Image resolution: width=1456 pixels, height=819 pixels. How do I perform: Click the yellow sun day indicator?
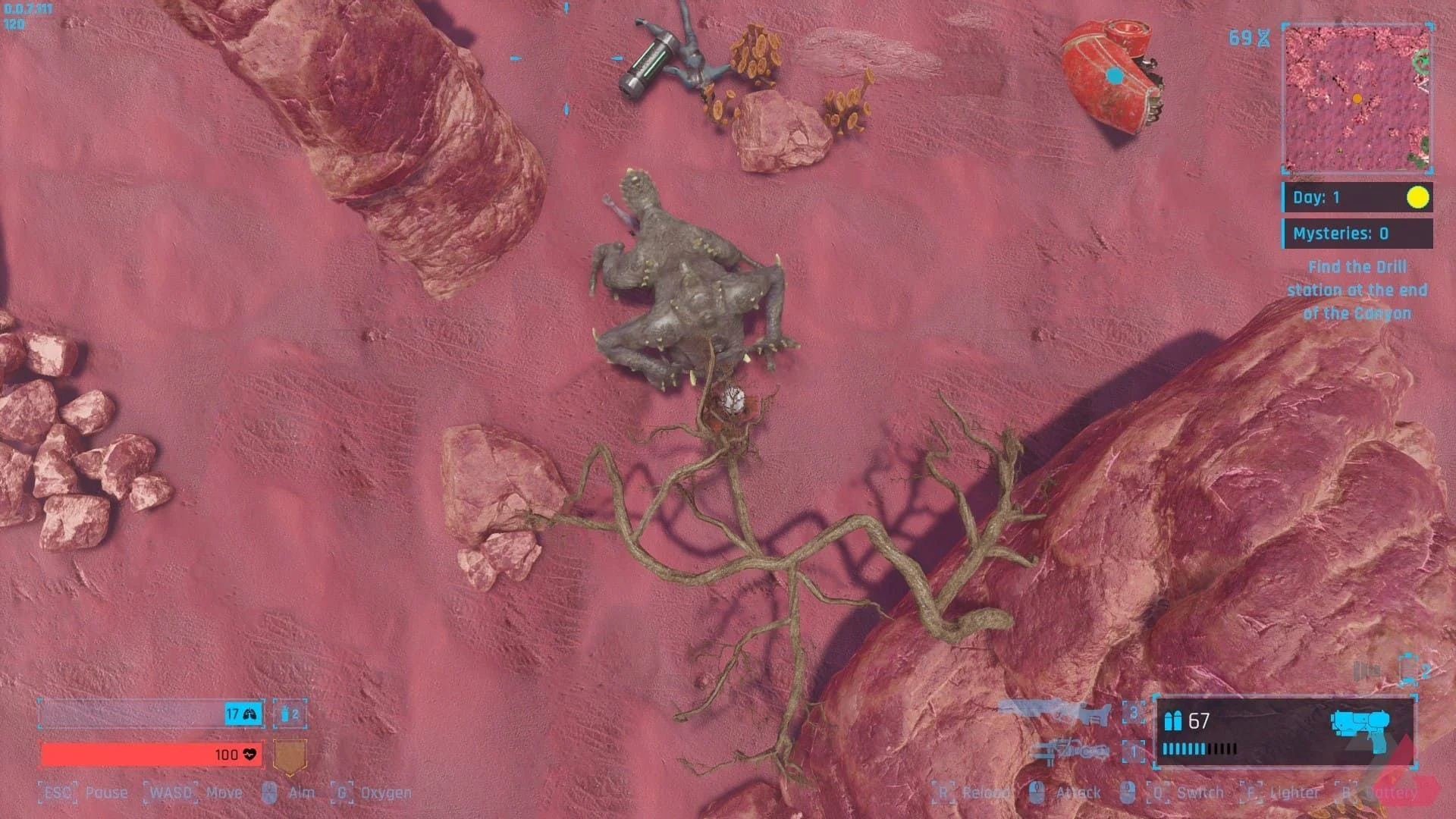point(1417,198)
